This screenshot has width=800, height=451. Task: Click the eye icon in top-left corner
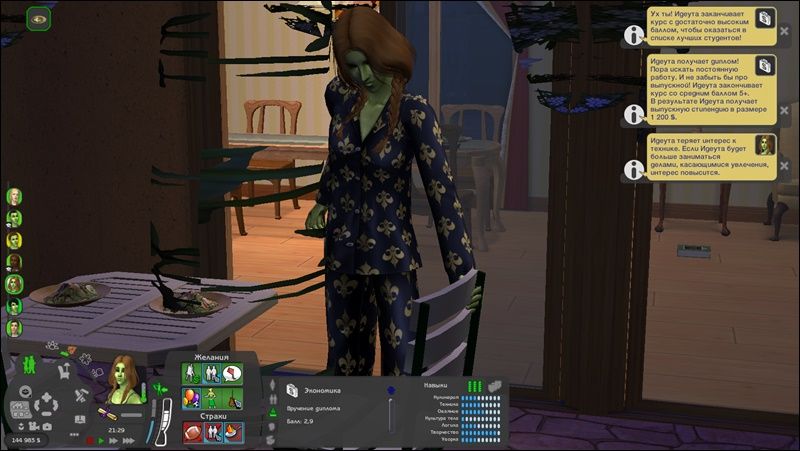[40, 18]
